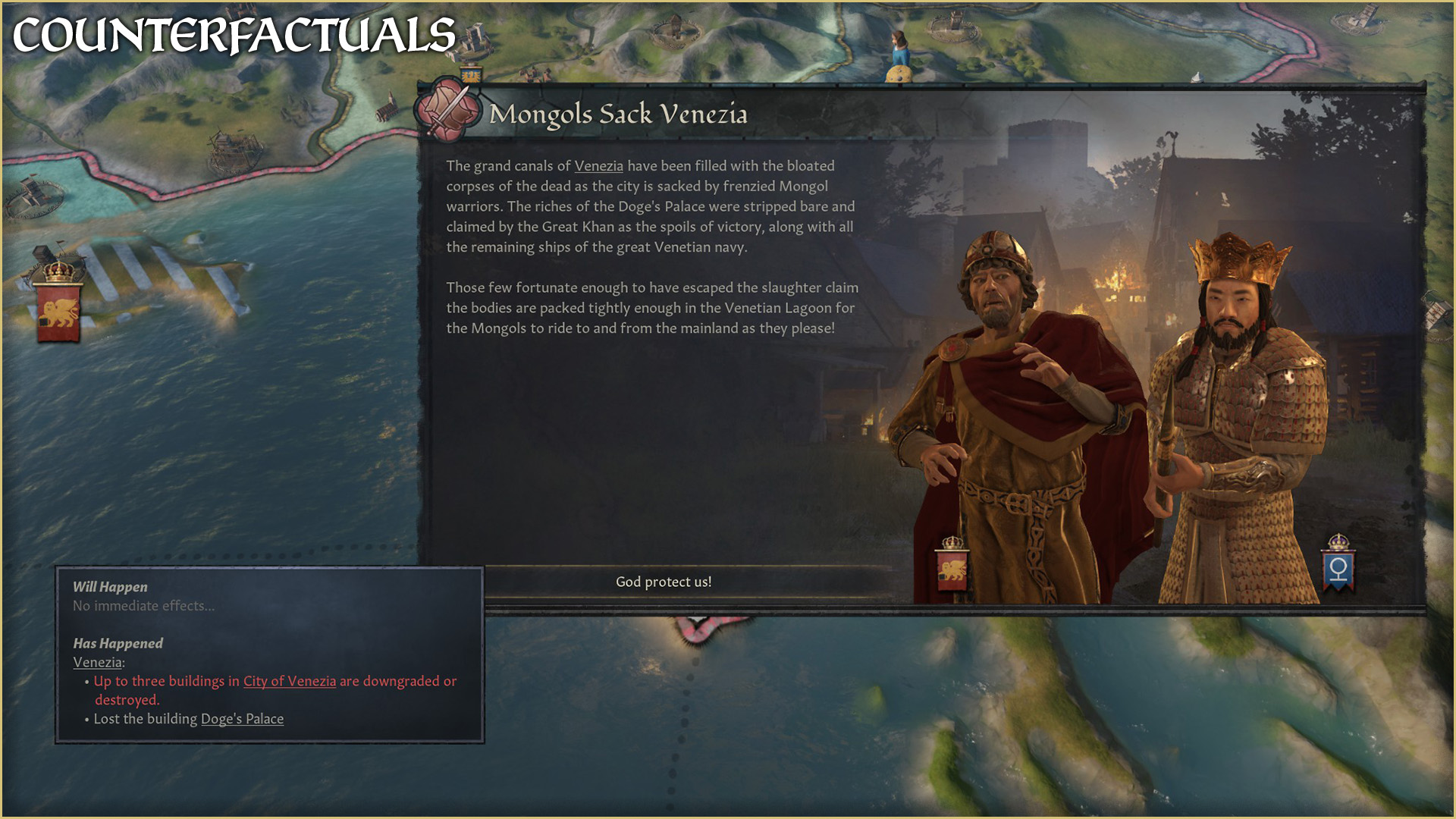The image size is (1456, 819).
Task: Click the ruined shipyard holding near the coast
Action: point(234,152)
